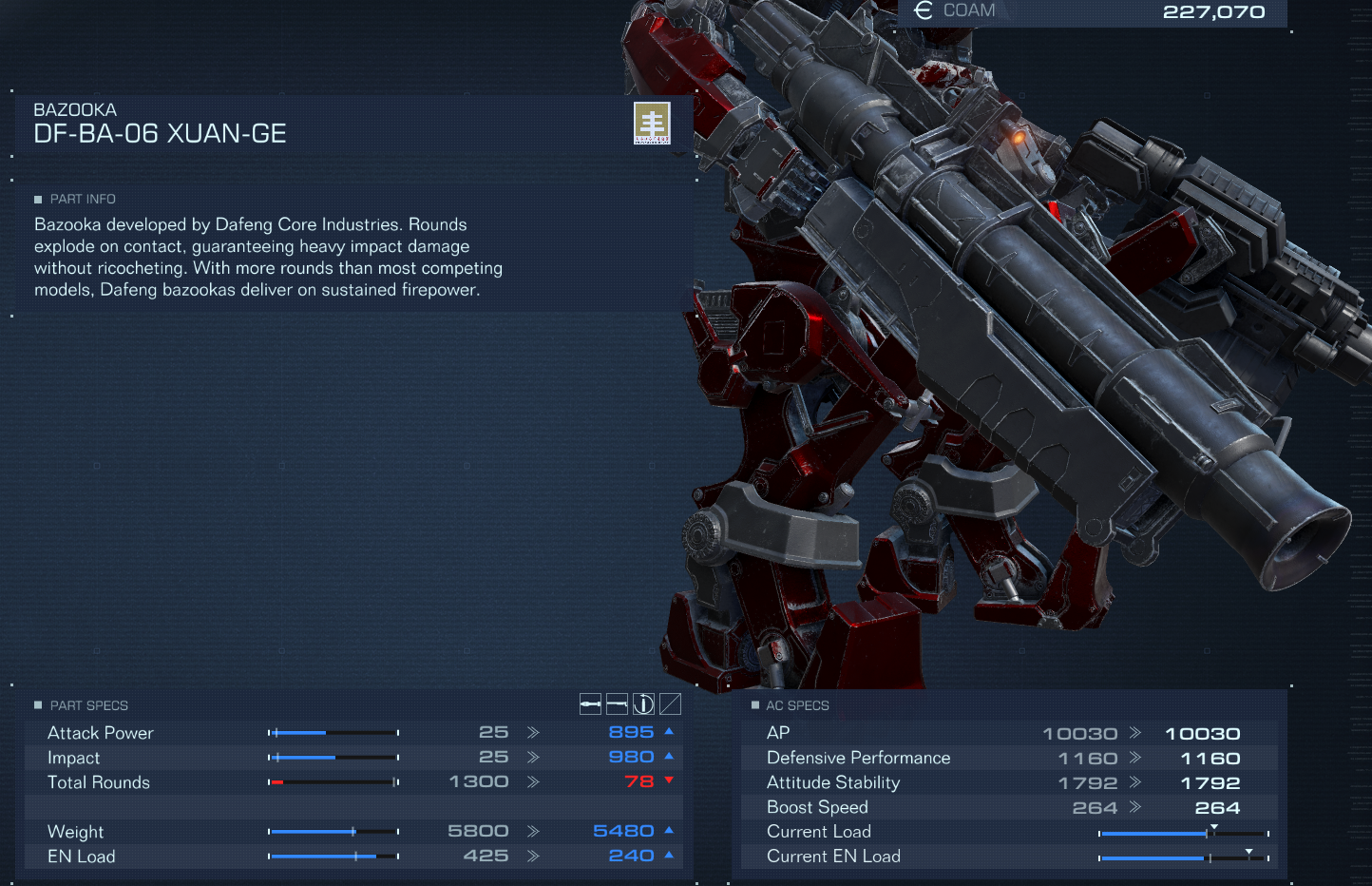Image resolution: width=1372 pixels, height=886 pixels.
Task: Click the square marker beside AC SPECS
Action: point(755,704)
